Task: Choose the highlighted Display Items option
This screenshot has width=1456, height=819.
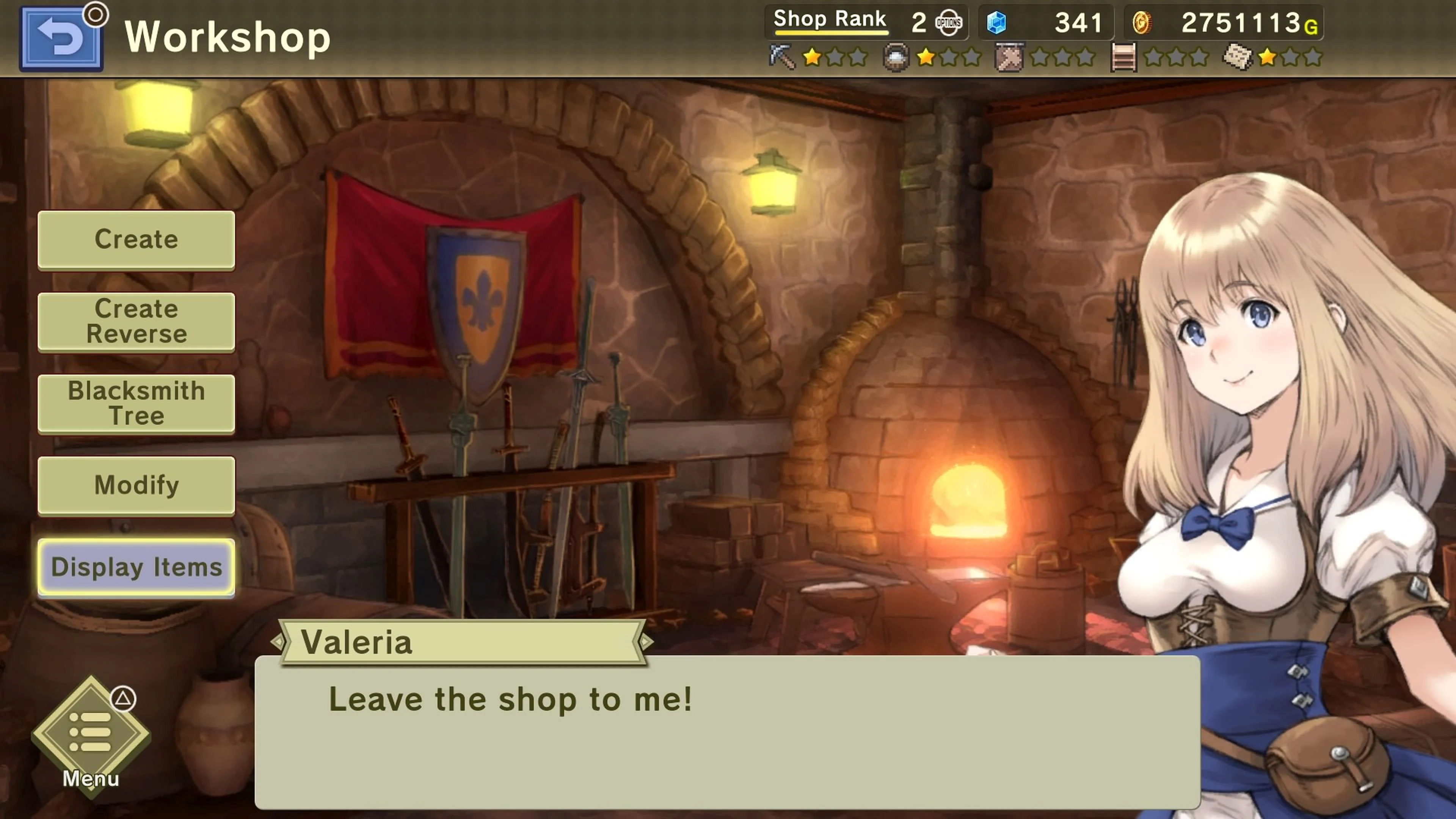Action: (136, 568)
